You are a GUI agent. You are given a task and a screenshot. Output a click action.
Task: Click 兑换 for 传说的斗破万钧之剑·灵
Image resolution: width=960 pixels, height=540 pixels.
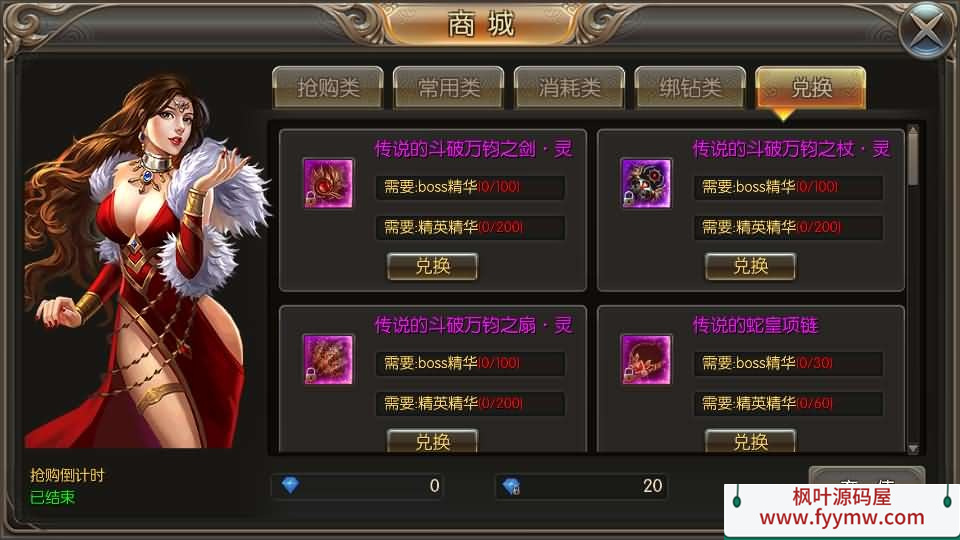point(432,266)
